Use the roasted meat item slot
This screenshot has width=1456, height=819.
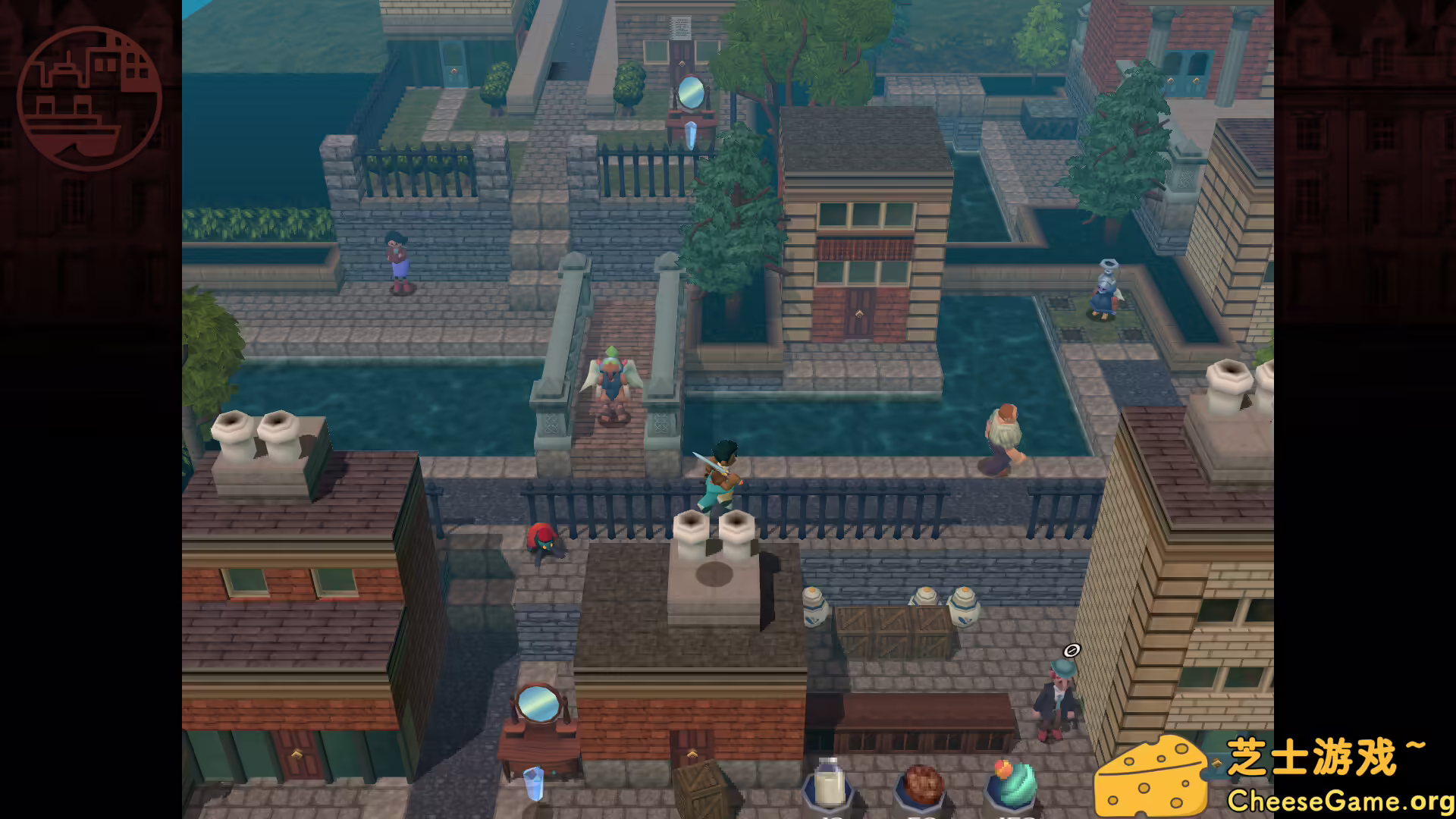coord(921,786)
